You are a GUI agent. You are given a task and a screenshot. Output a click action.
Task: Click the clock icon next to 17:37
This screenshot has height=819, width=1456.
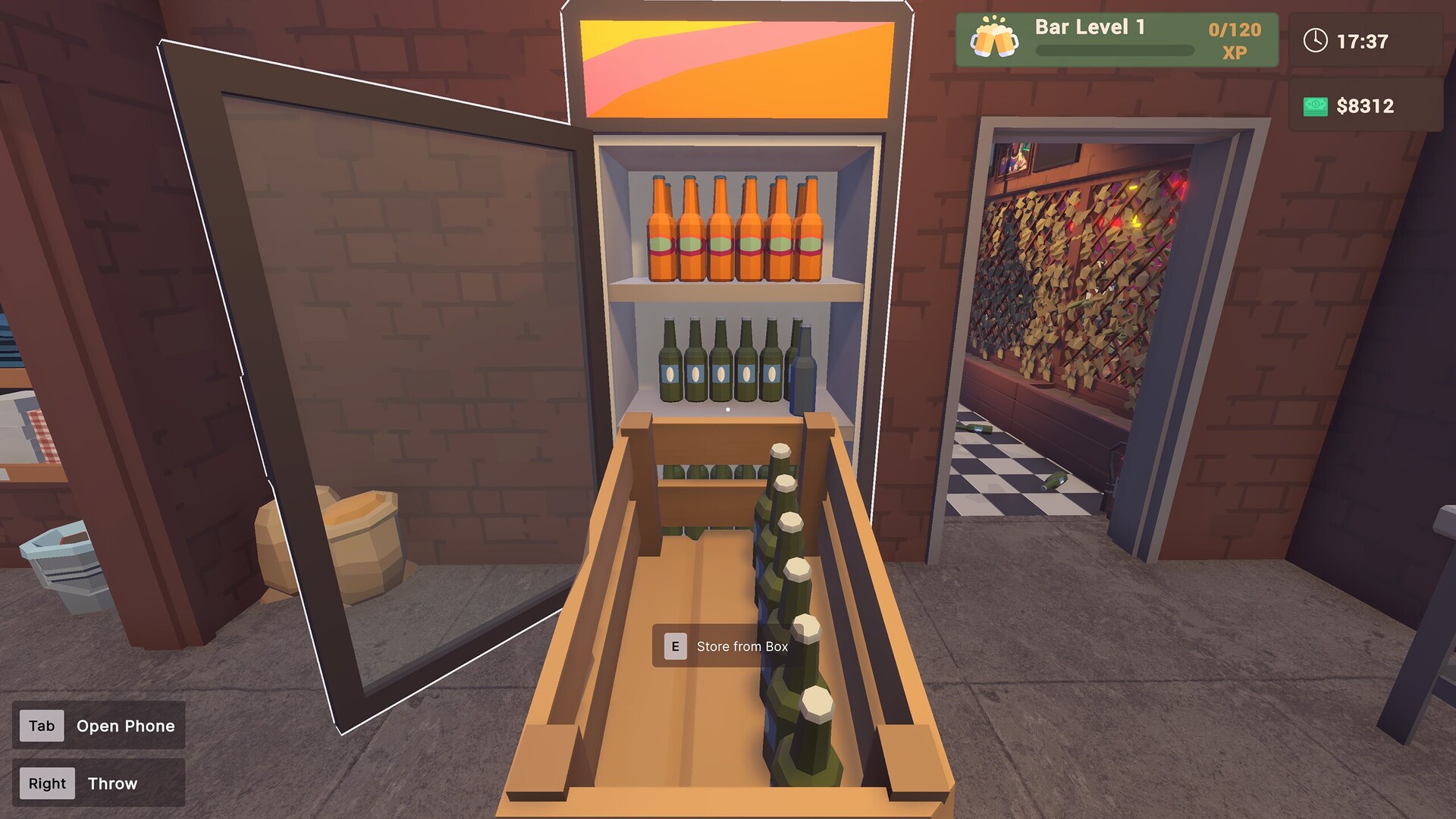pyautogui.click(x=1314, y=42)
